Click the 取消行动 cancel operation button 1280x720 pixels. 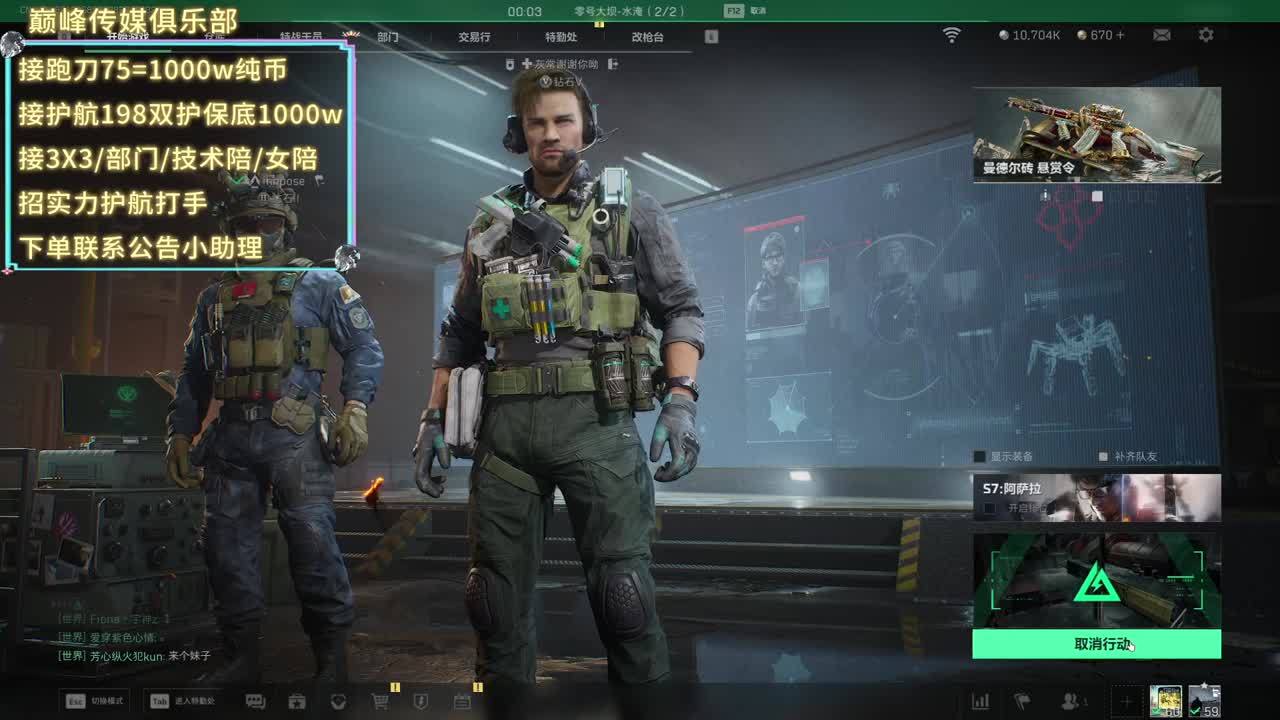click(1096, 644)
